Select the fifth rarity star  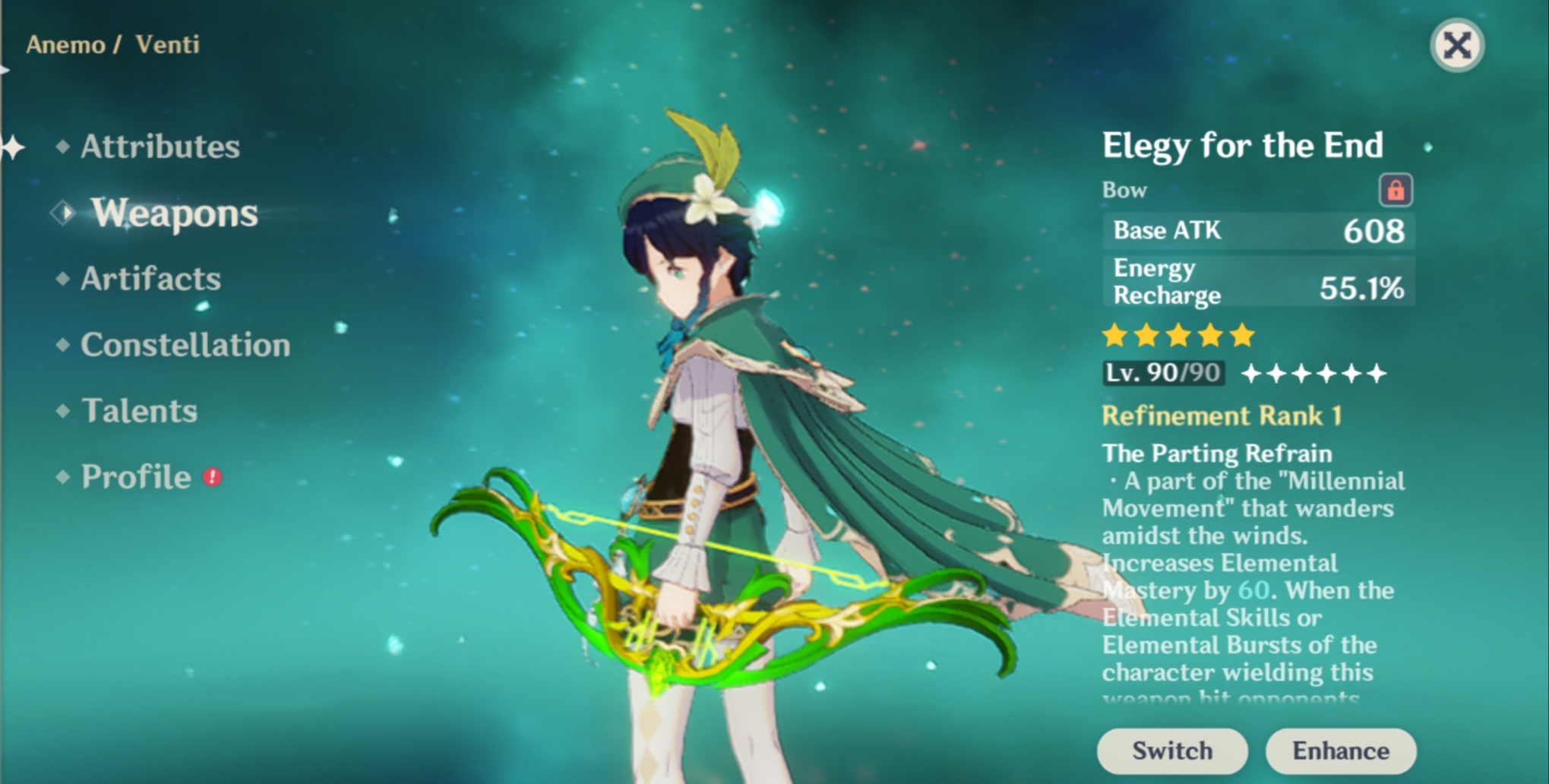pyautogui.click(x=1244, y=335)
